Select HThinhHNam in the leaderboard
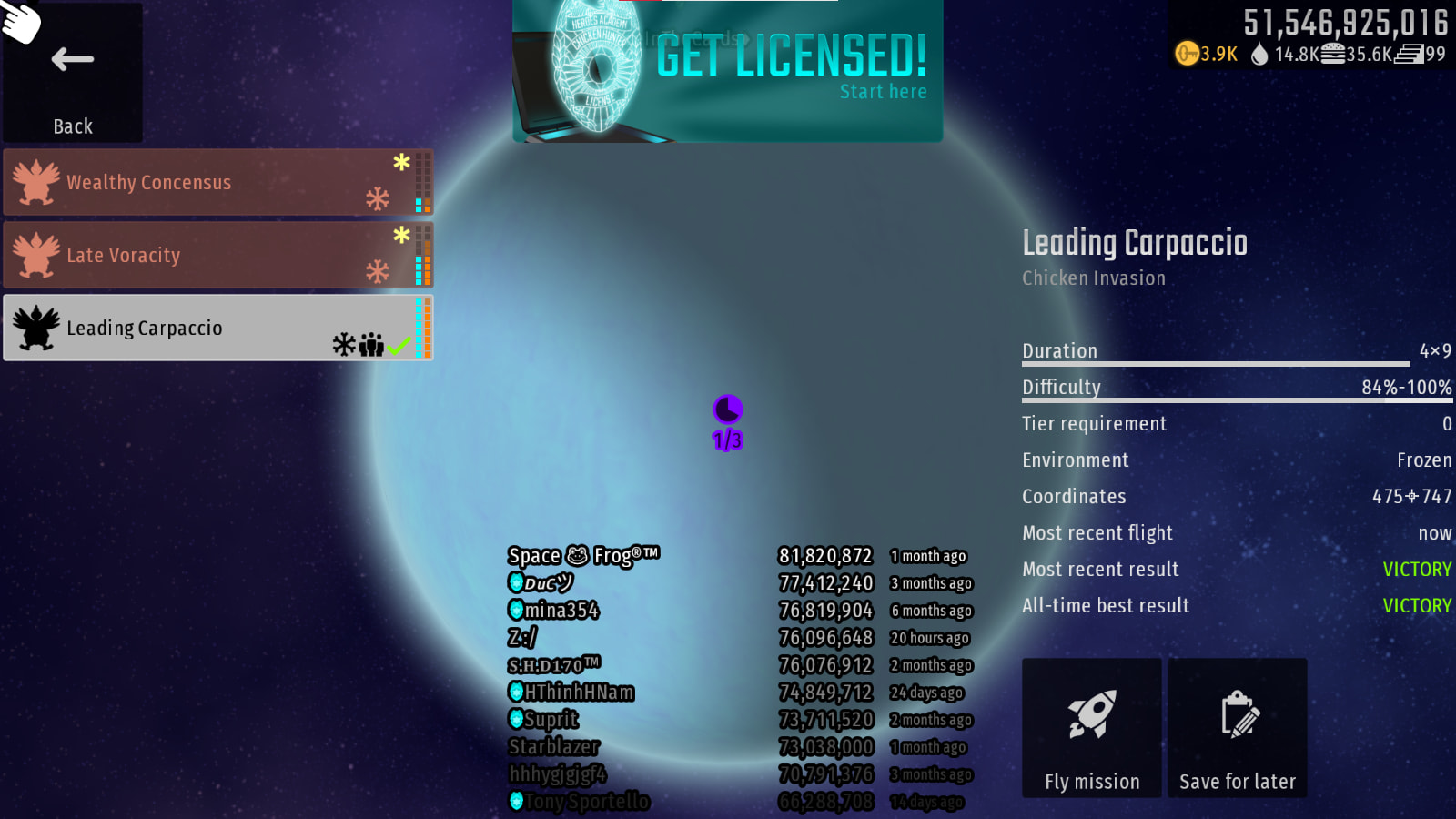 pos(571,693)
